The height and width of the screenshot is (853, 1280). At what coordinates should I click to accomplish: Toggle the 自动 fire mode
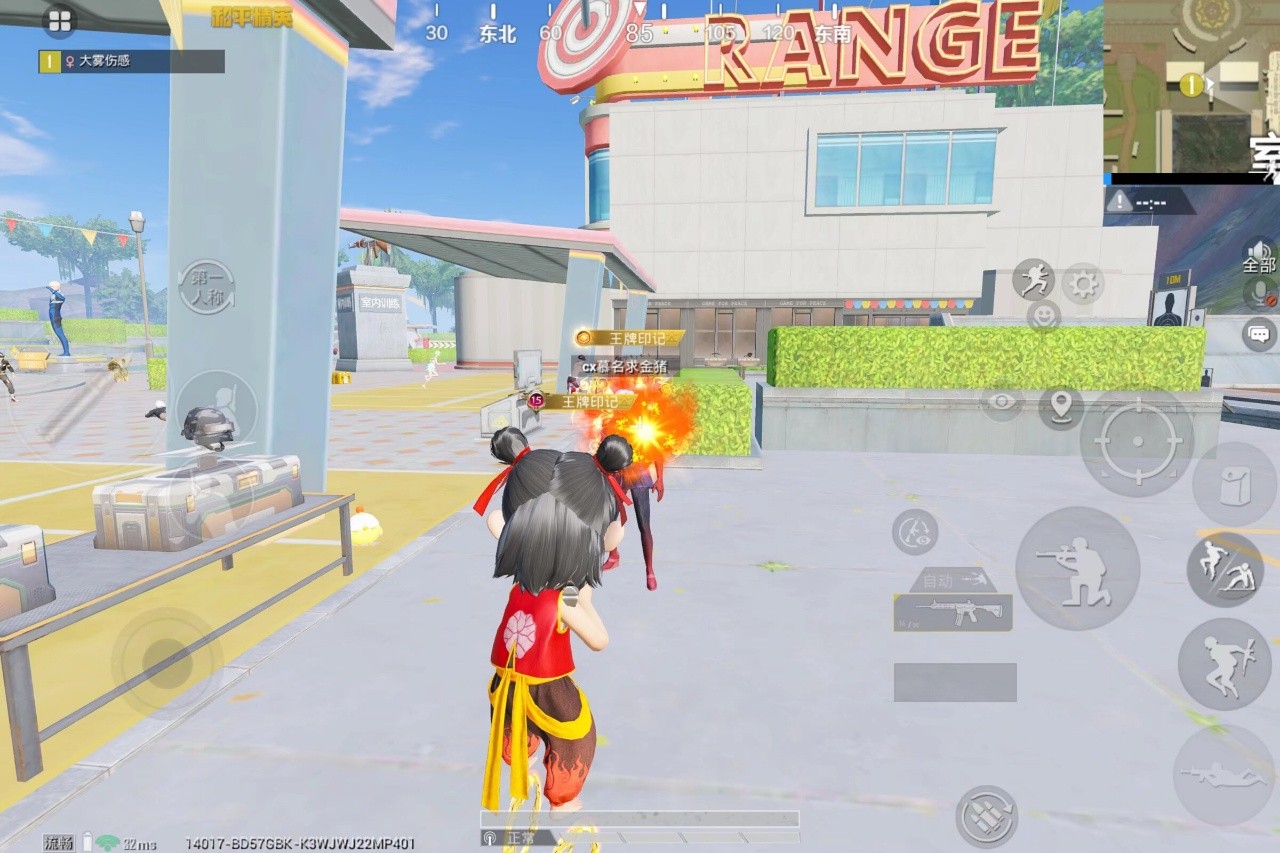click(951, 580)
